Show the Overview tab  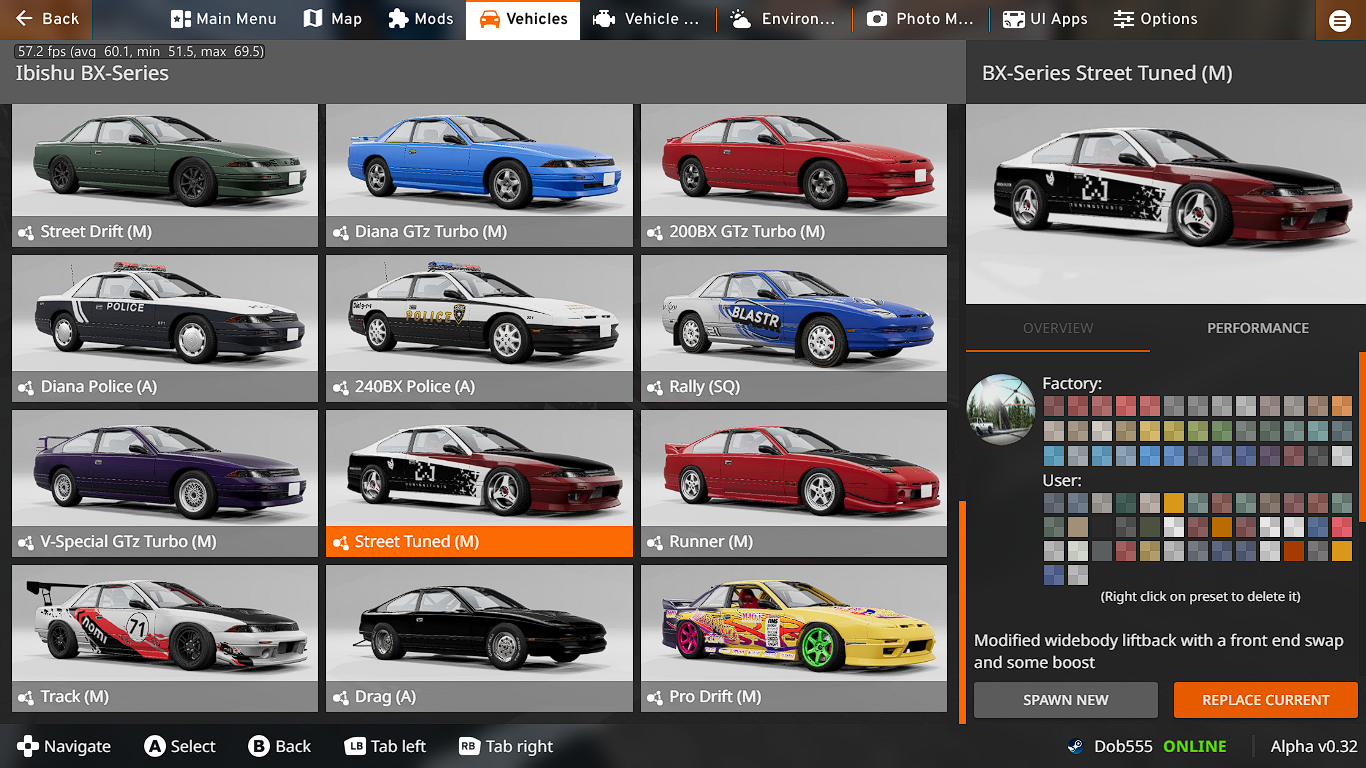(x=1058, y=328)
